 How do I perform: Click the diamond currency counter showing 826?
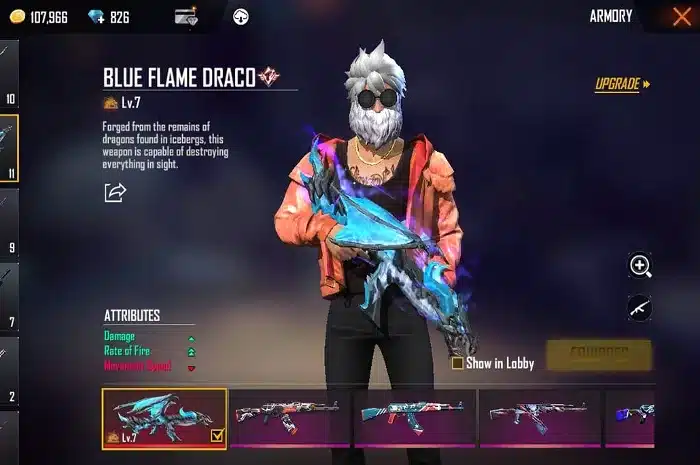tap(109, 17)
